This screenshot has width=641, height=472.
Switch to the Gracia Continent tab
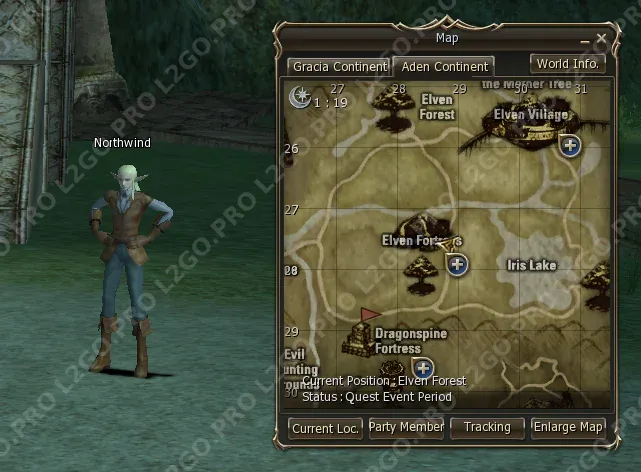[x=339, y=67]
